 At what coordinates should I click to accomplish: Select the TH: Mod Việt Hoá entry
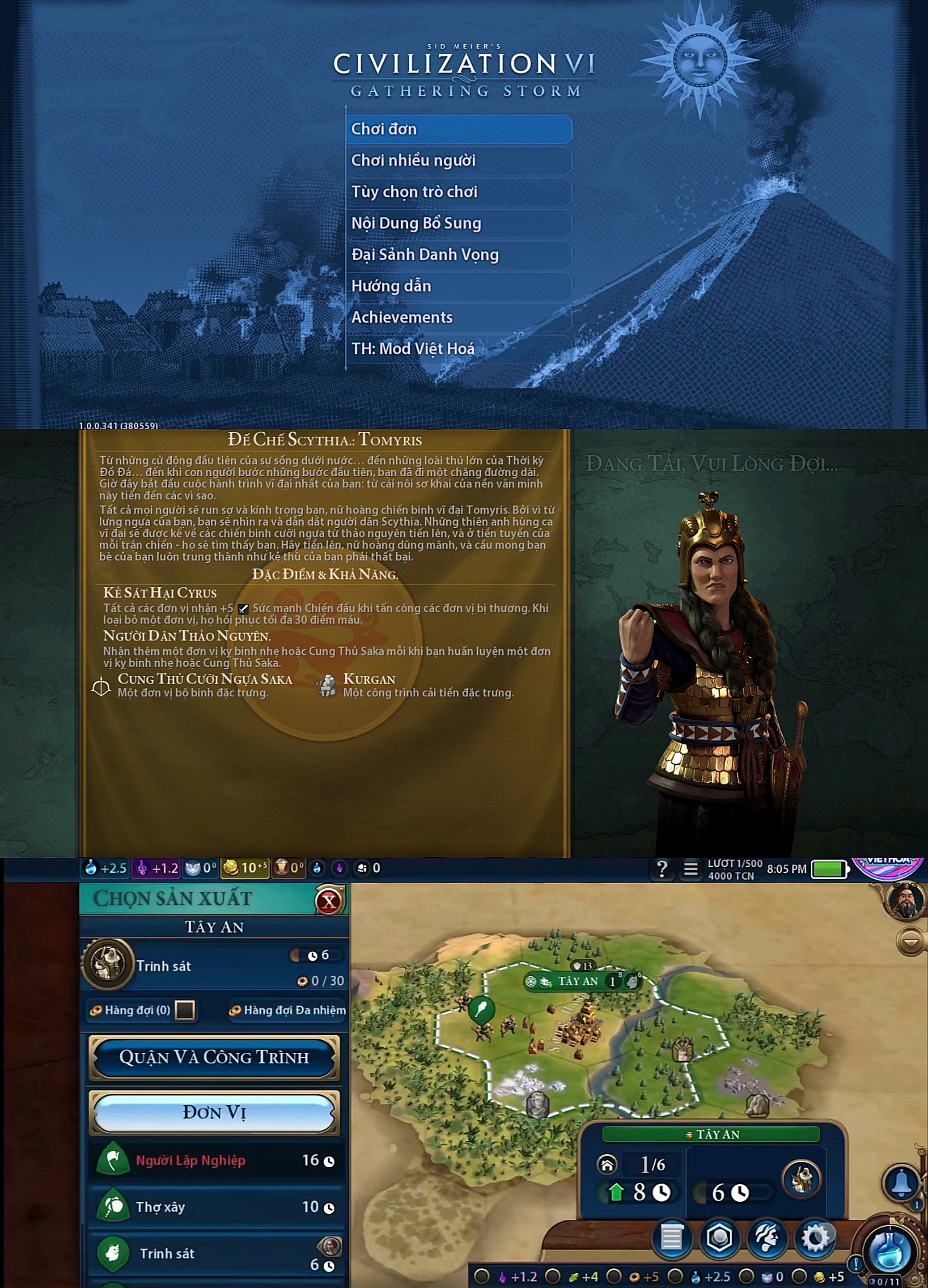pyautogui.click(x=458, y=348)
